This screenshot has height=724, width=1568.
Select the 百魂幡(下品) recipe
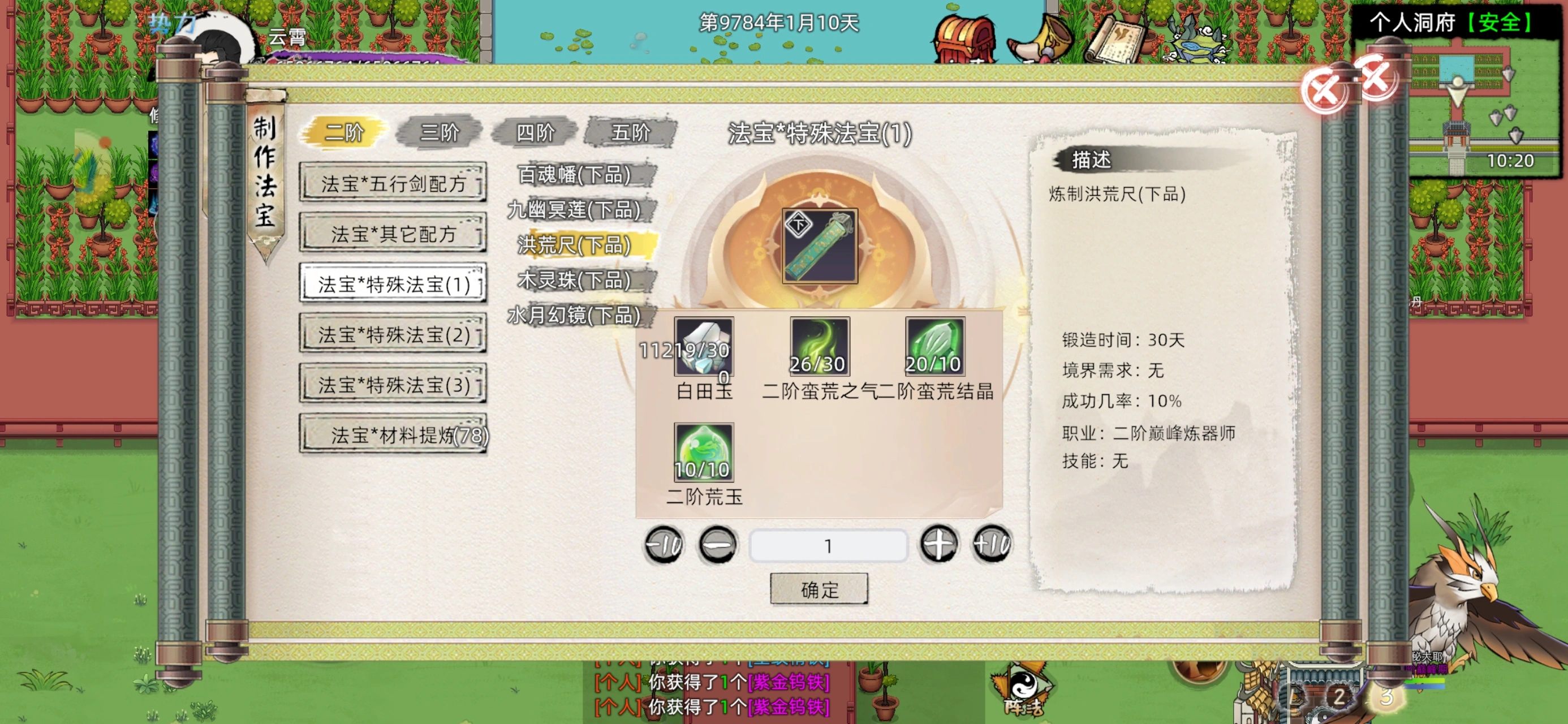click(574, 175)
